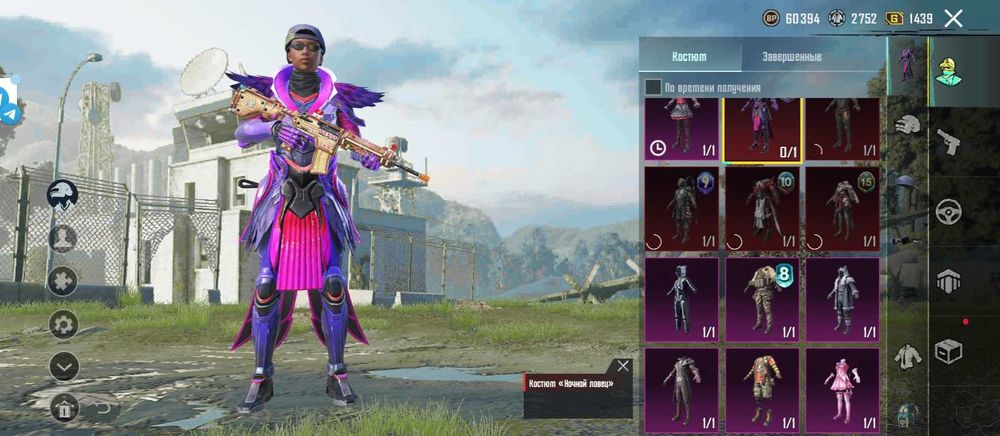The height and width of the screenshot is (436, 1000).
Task: Close the Ночной ловец costume tooltip
Action: tap(623, 366)
